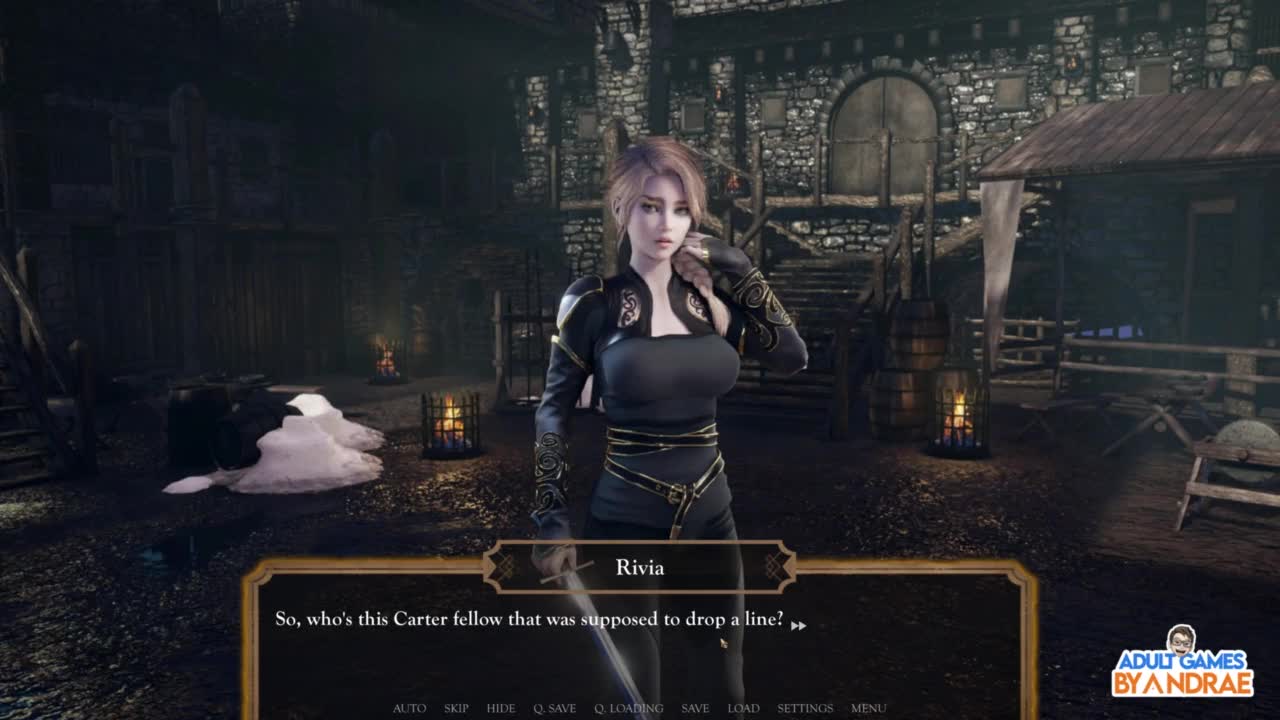
Task: Open the SETTINGS menu
Action: point(805,708)
